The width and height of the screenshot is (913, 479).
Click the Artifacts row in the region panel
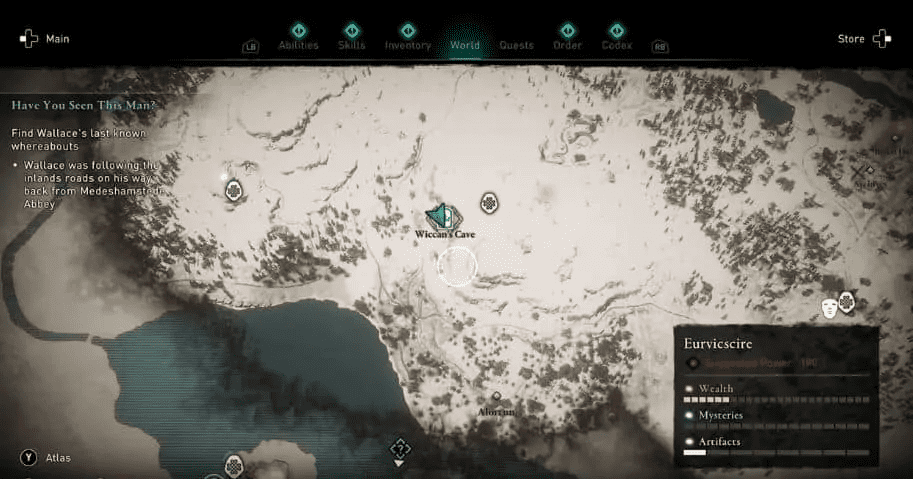[775, 446]
